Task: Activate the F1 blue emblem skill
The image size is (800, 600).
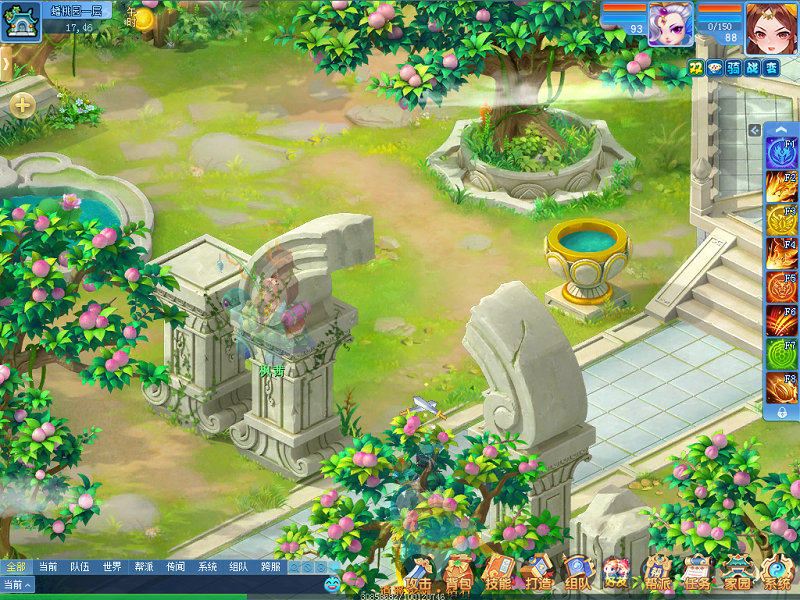Action: [x=781, y=154]
